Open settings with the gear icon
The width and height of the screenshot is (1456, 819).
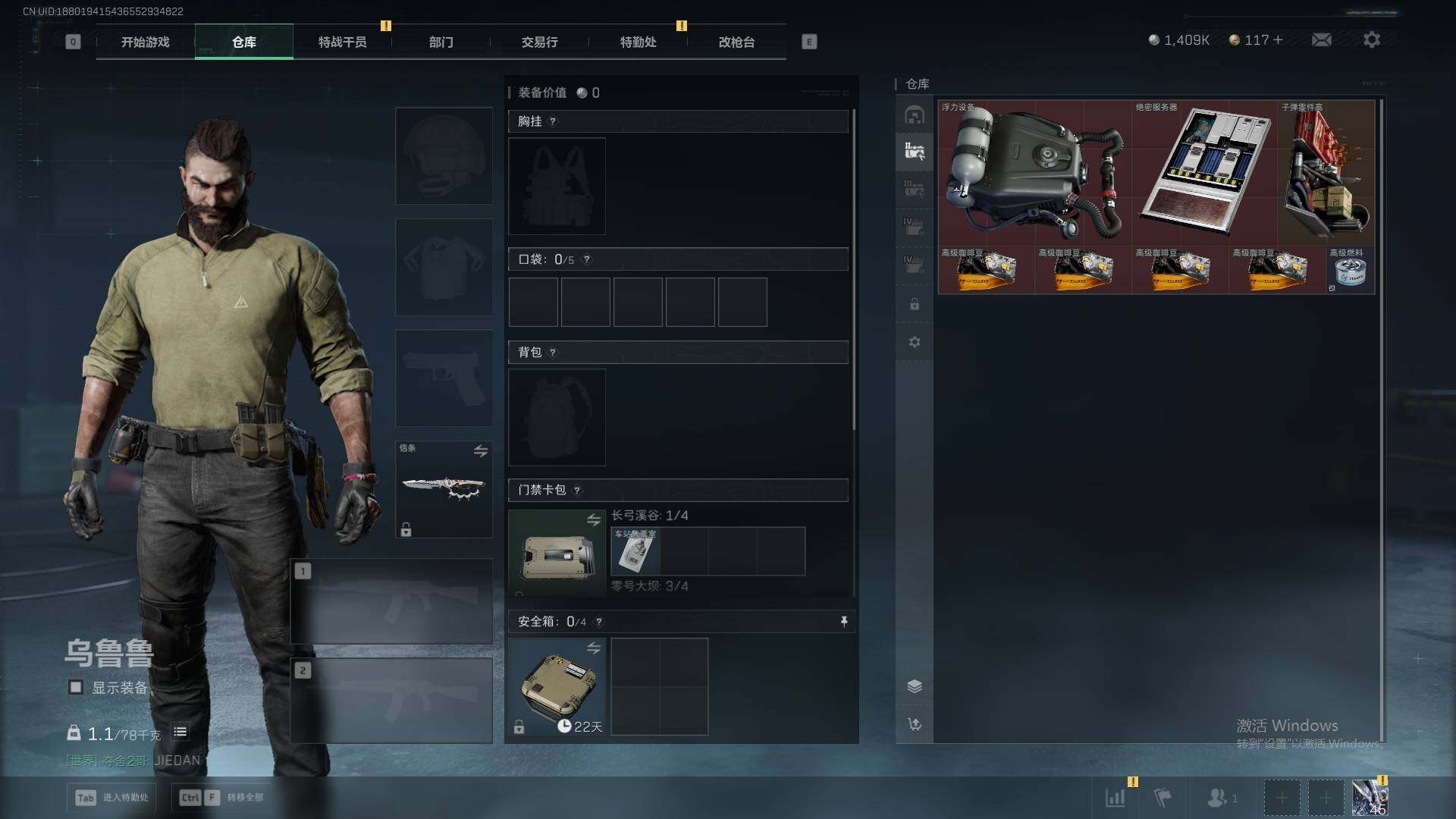1371,39
